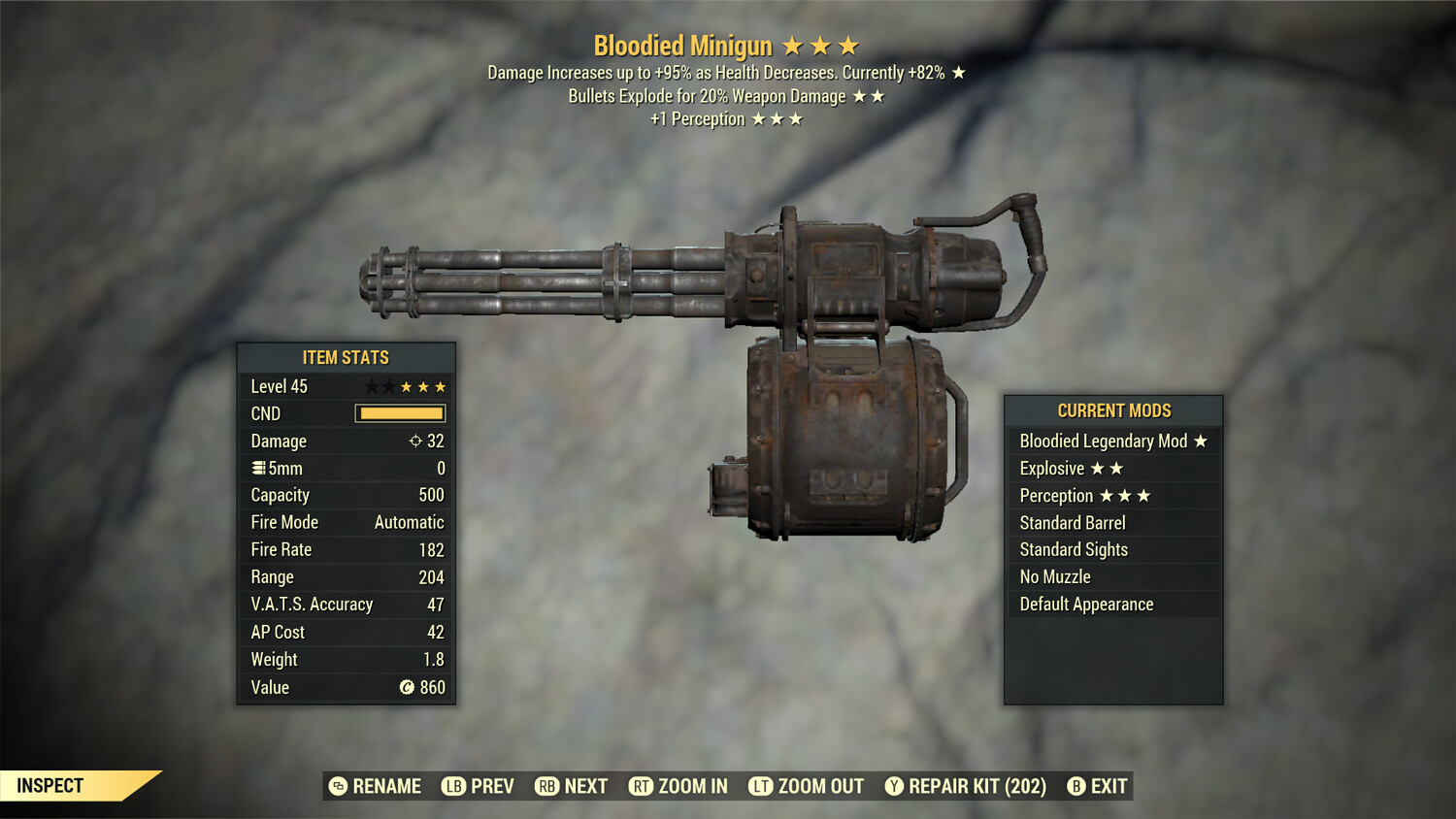Click the LB Prev button icon
The width and height of the screenshot is (1456, 819).
coord(452,786)
